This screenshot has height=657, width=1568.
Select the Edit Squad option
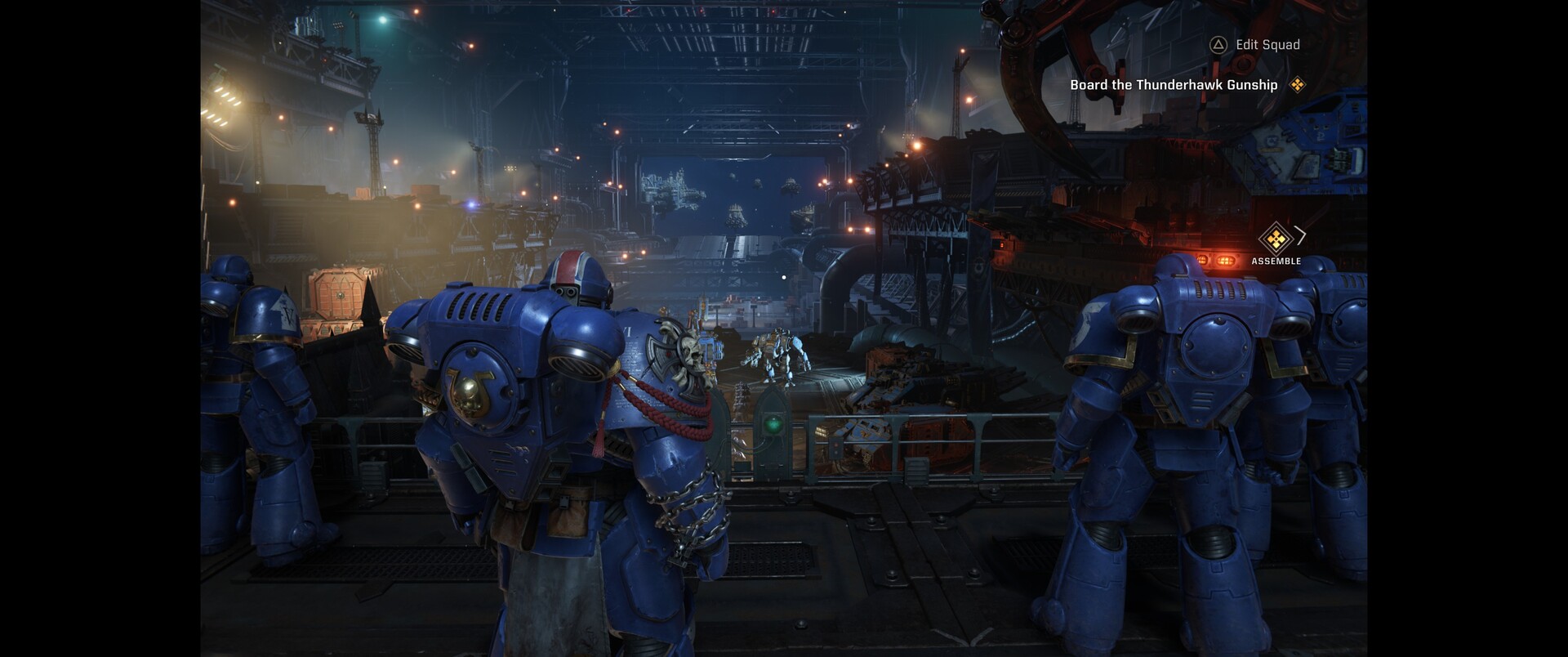pyautogui.click(x=1256, y=45)
